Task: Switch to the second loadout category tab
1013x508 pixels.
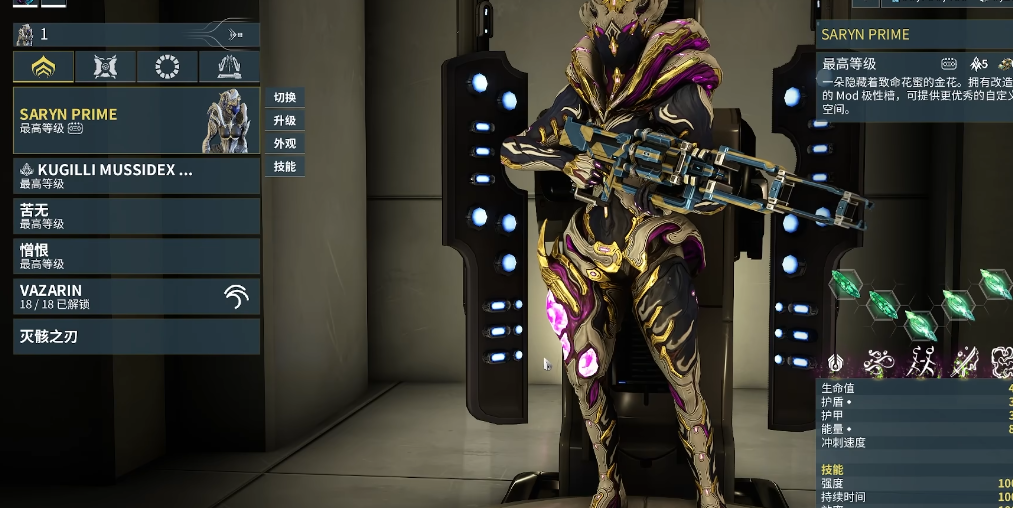Action: (x=105, y=67)
